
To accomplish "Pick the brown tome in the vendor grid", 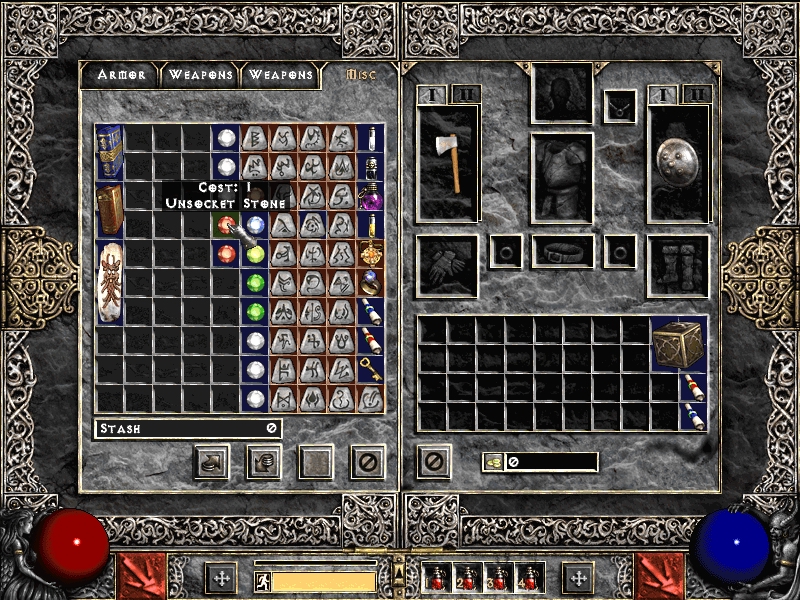I will point(109,210).
